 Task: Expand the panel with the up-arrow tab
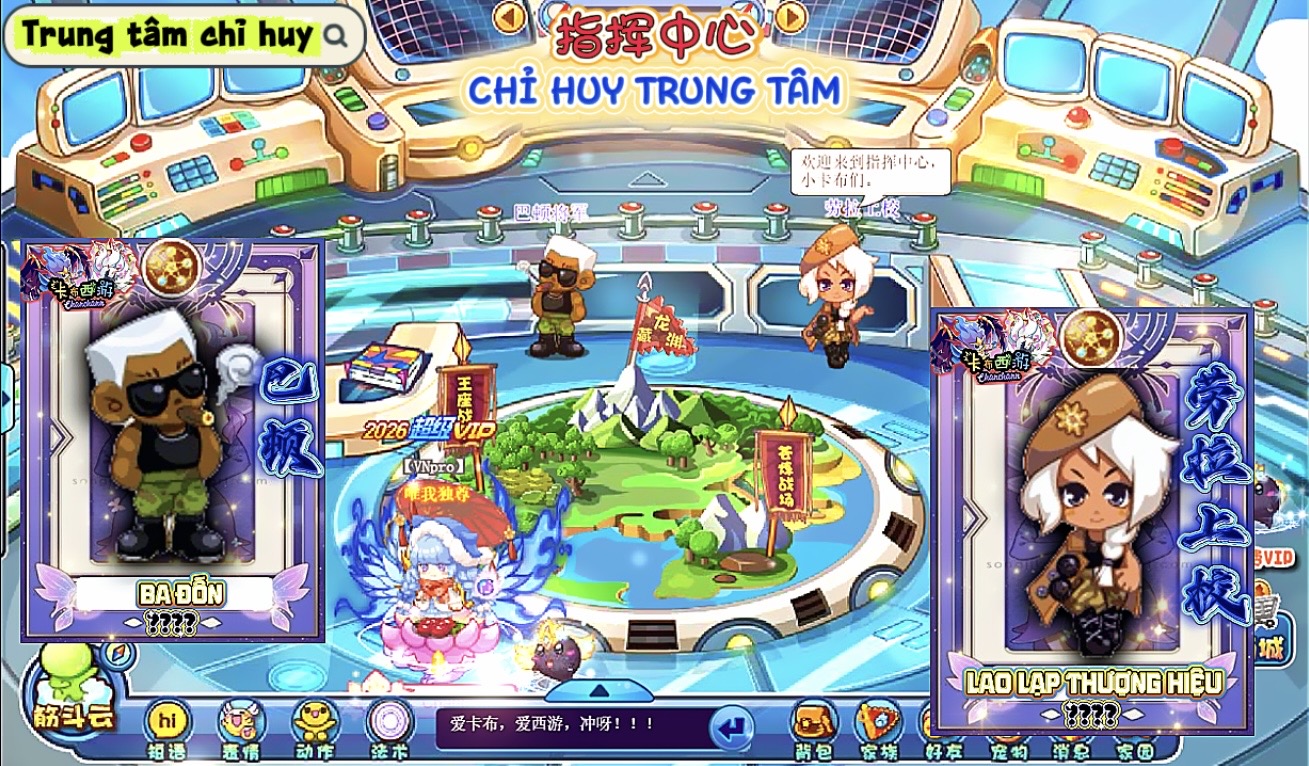tap(599, 690)
